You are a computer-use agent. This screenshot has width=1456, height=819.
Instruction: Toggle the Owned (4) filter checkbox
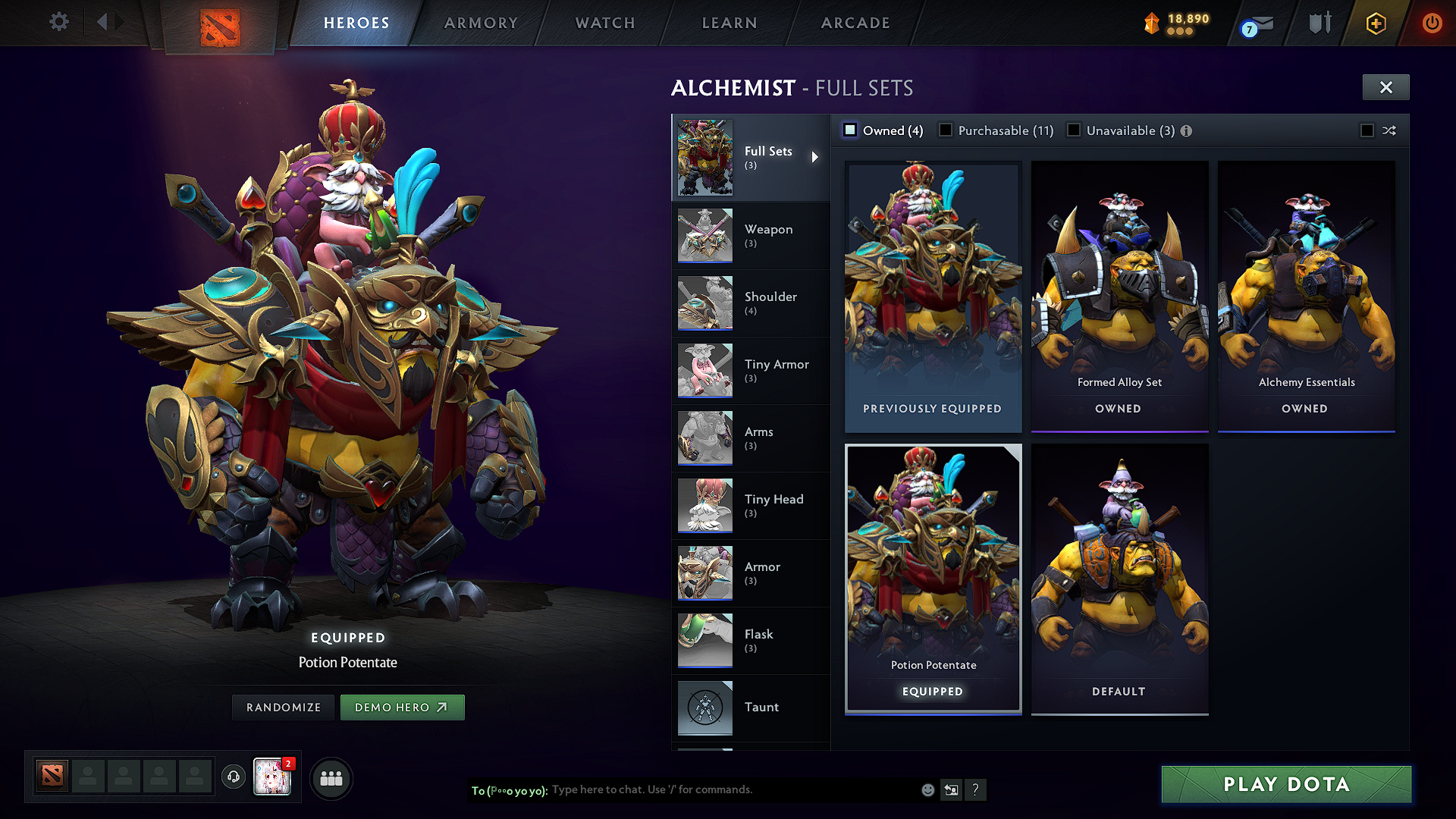(851, 130)
